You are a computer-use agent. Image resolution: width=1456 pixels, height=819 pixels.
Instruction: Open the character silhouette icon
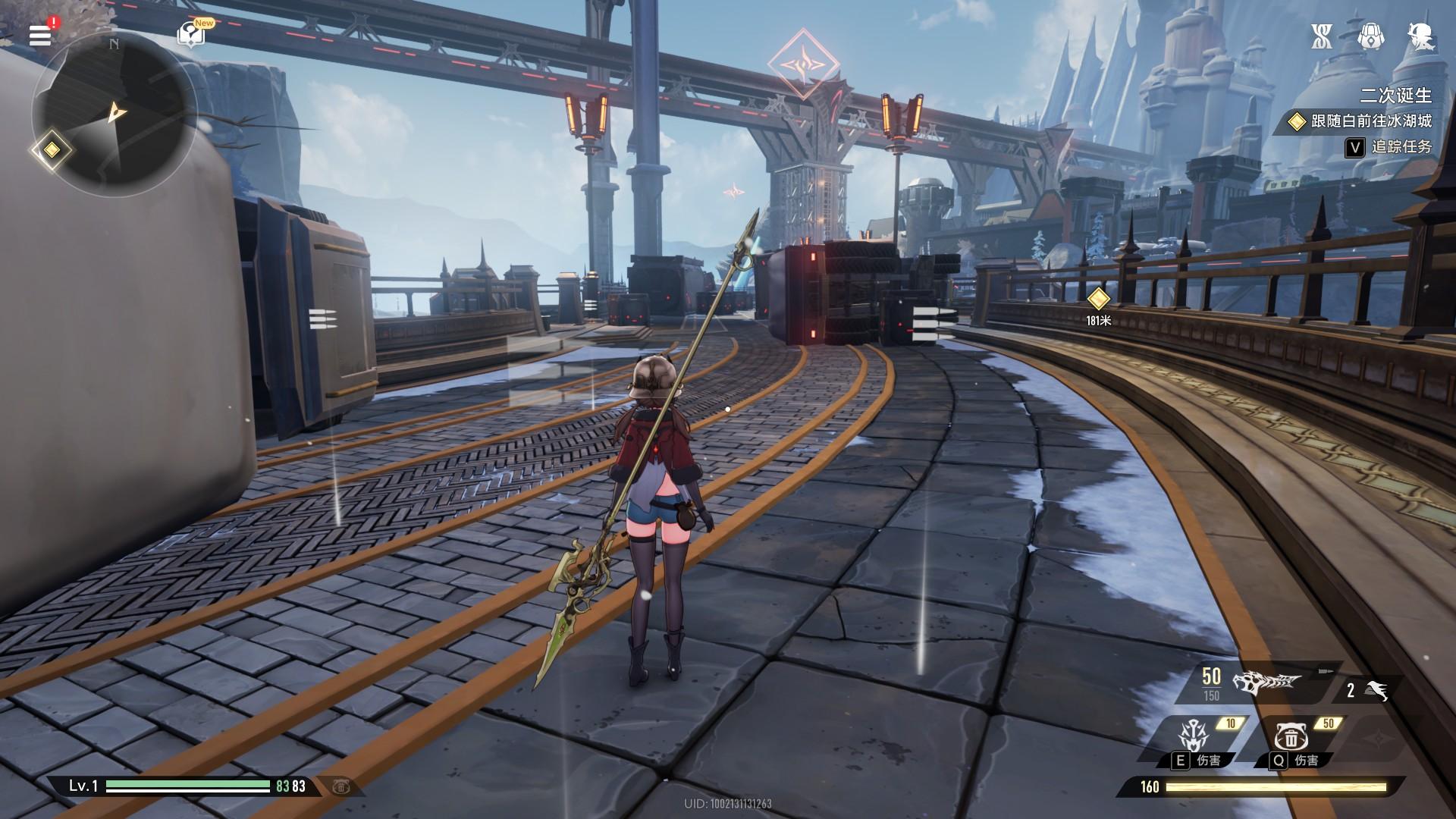1420,36
